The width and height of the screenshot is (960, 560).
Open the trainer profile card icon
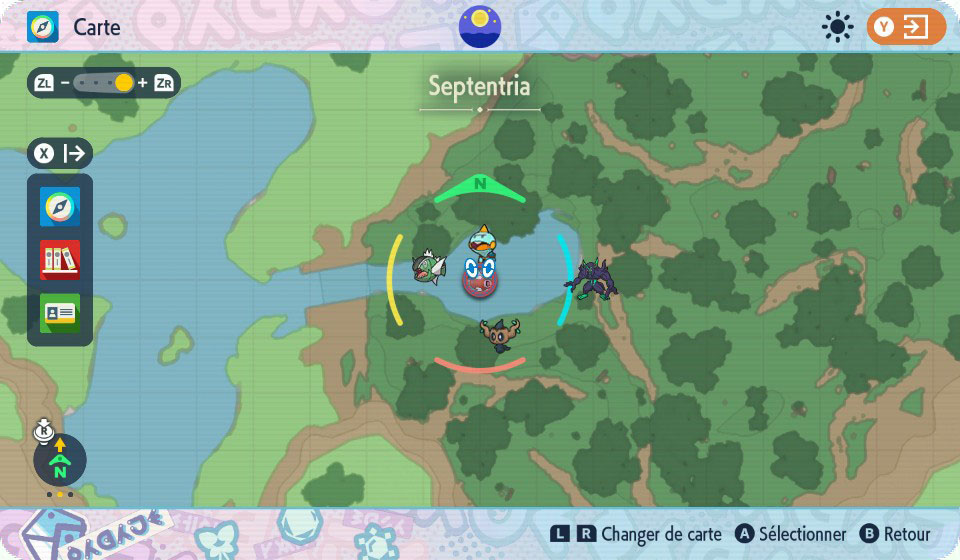(60, 312)
